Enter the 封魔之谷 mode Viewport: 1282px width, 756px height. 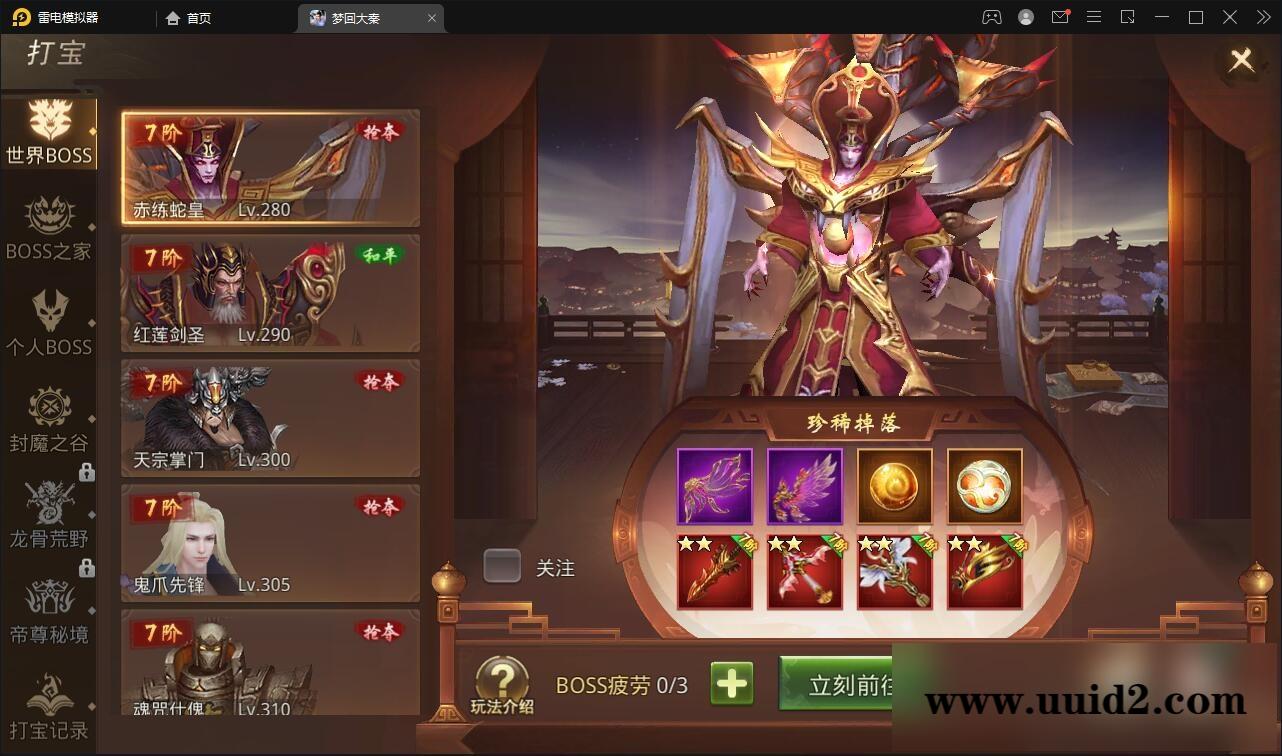pyautogui.click(x=50, y=420)
